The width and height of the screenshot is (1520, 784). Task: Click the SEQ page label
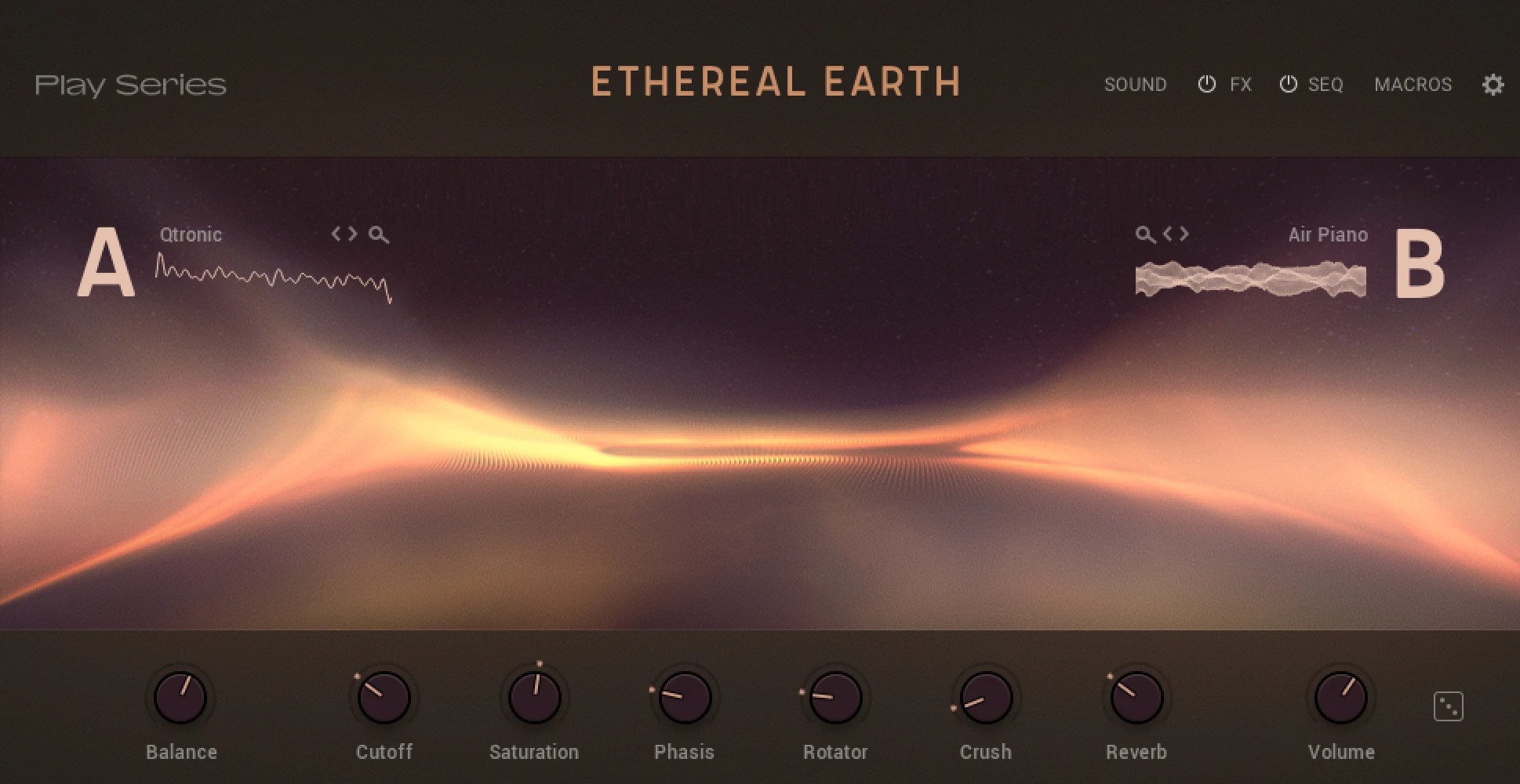(1325, 84)
